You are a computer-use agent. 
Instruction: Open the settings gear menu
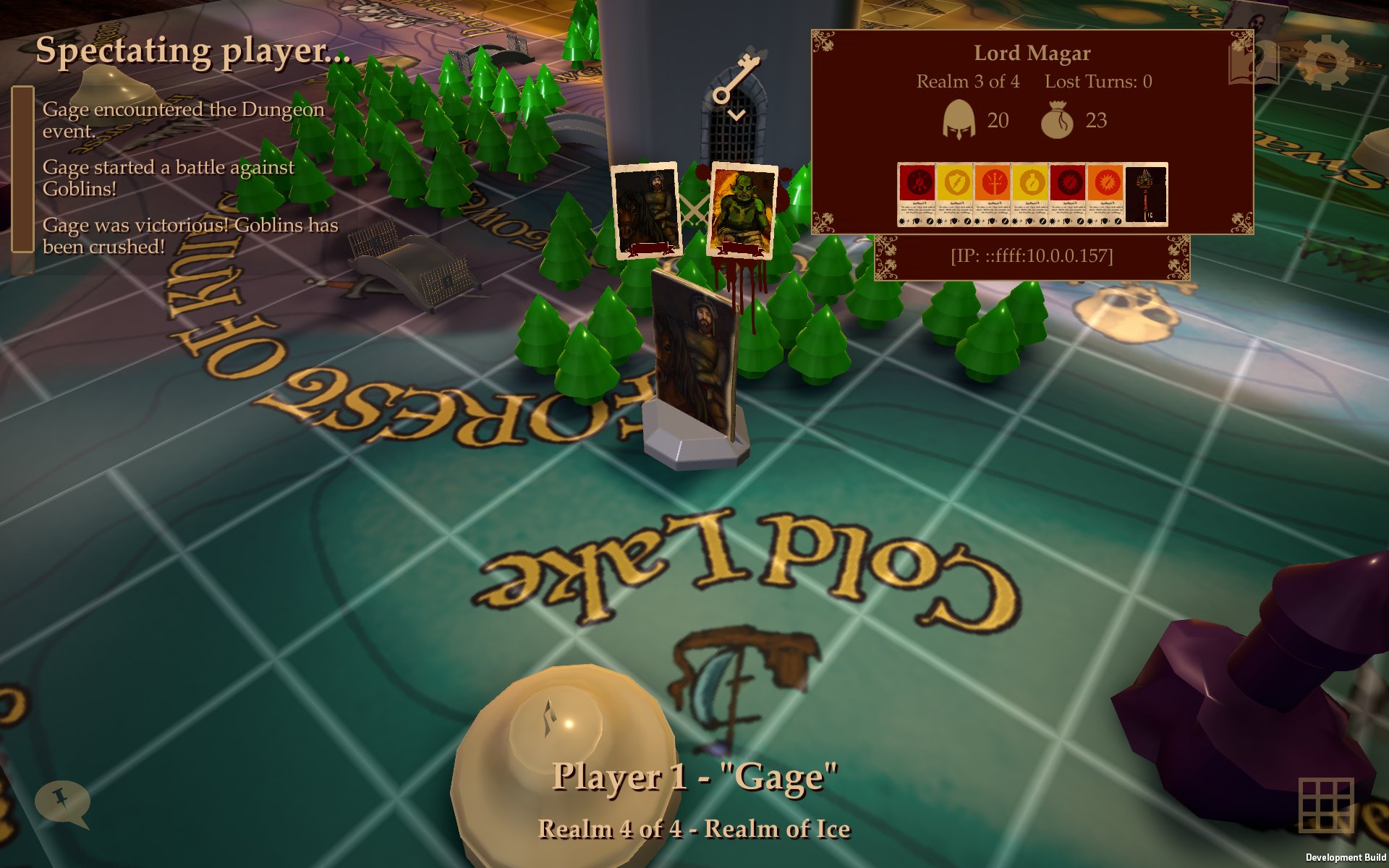click(1325, 63)
